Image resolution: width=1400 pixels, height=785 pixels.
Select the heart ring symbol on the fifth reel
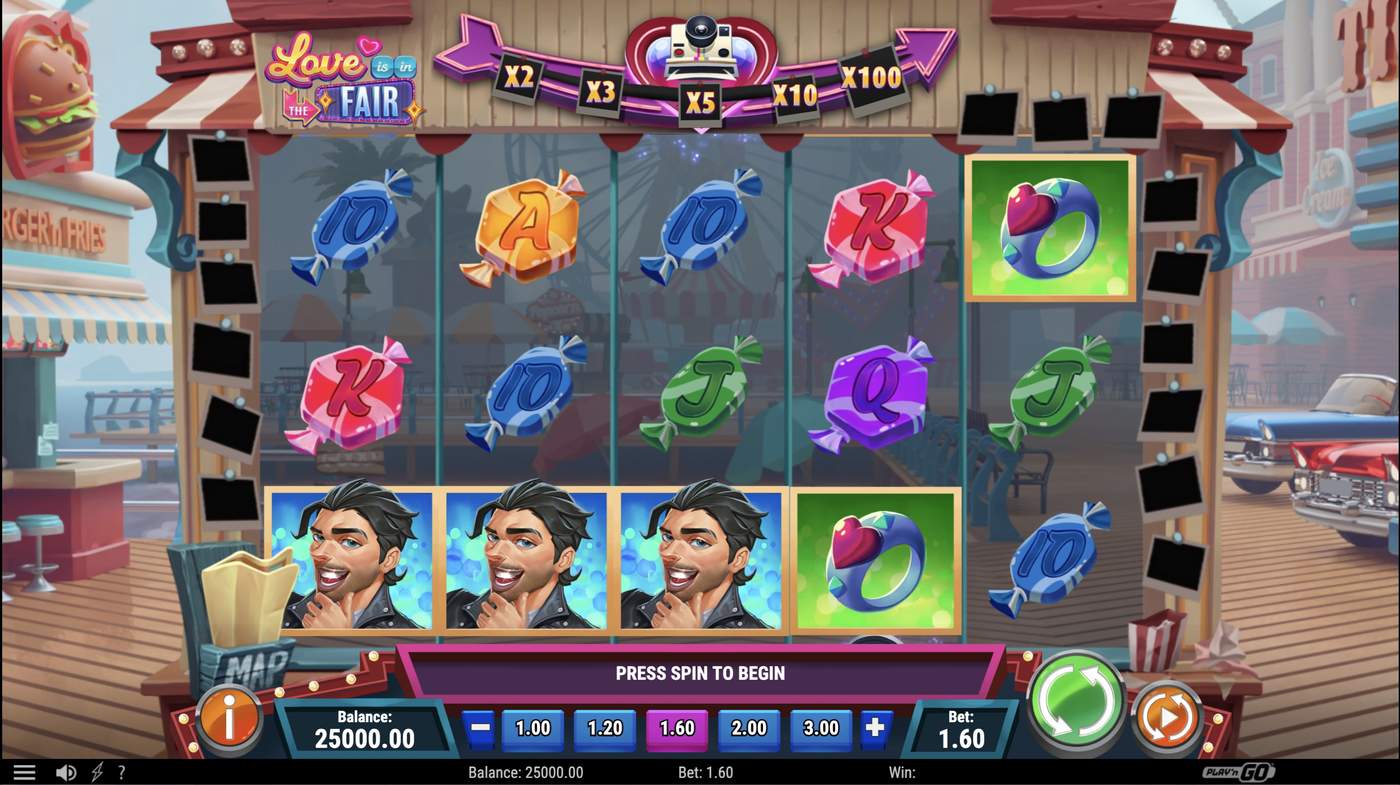tap(1048, 226)
